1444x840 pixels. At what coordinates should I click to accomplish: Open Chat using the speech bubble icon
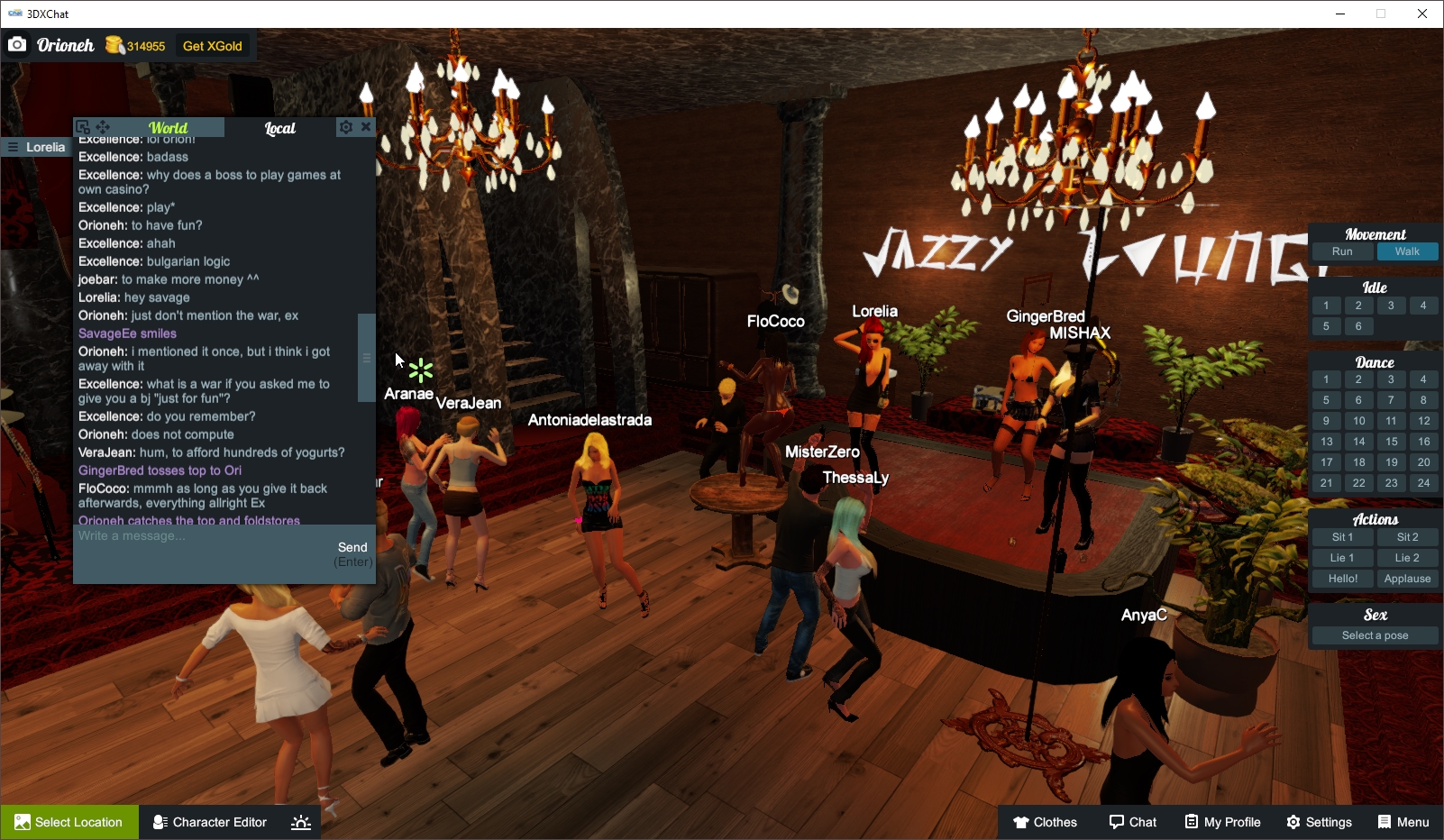click(1132, 822)
